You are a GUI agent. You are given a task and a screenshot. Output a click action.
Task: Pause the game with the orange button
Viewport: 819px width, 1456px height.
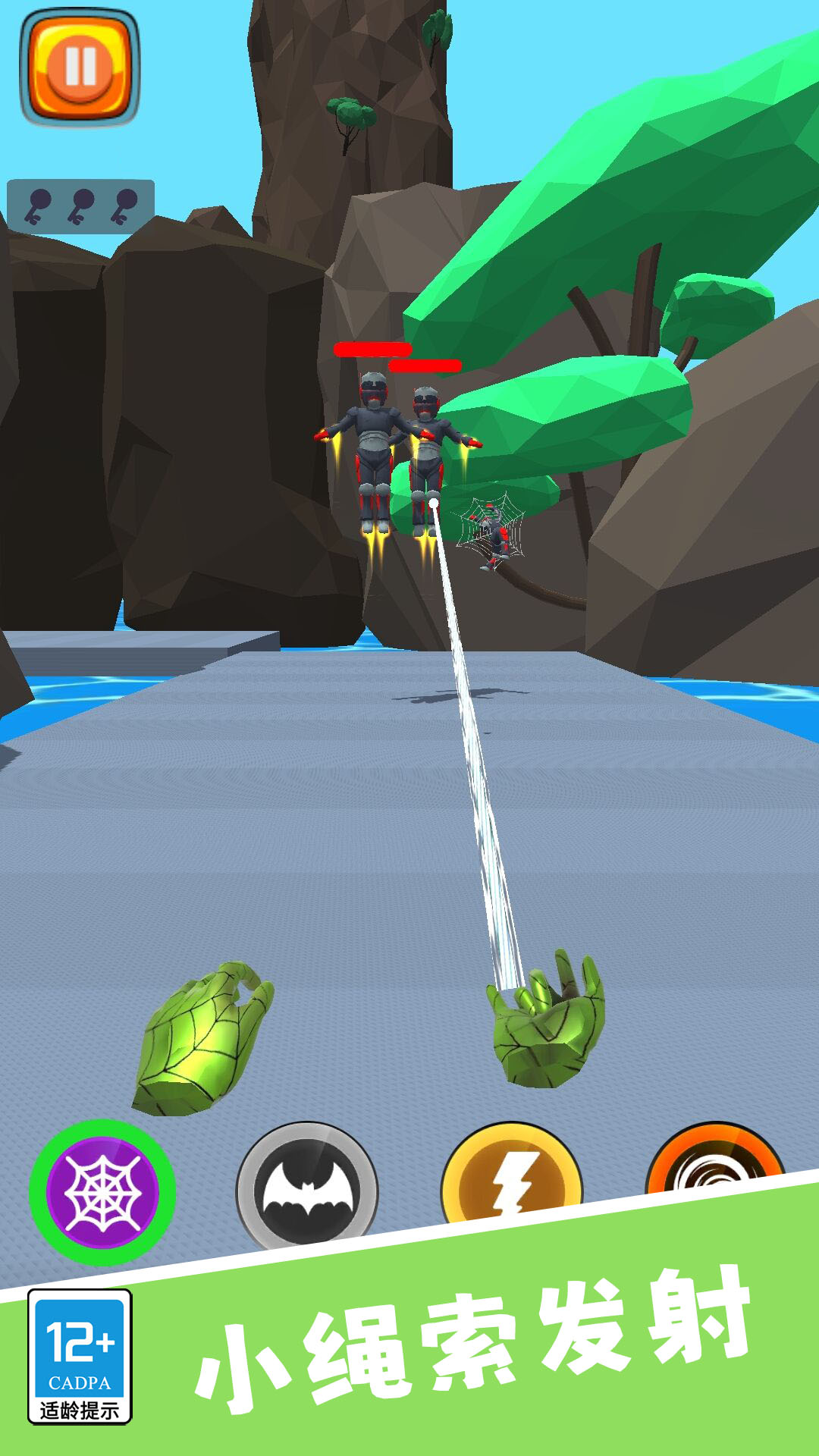[80, 67]
